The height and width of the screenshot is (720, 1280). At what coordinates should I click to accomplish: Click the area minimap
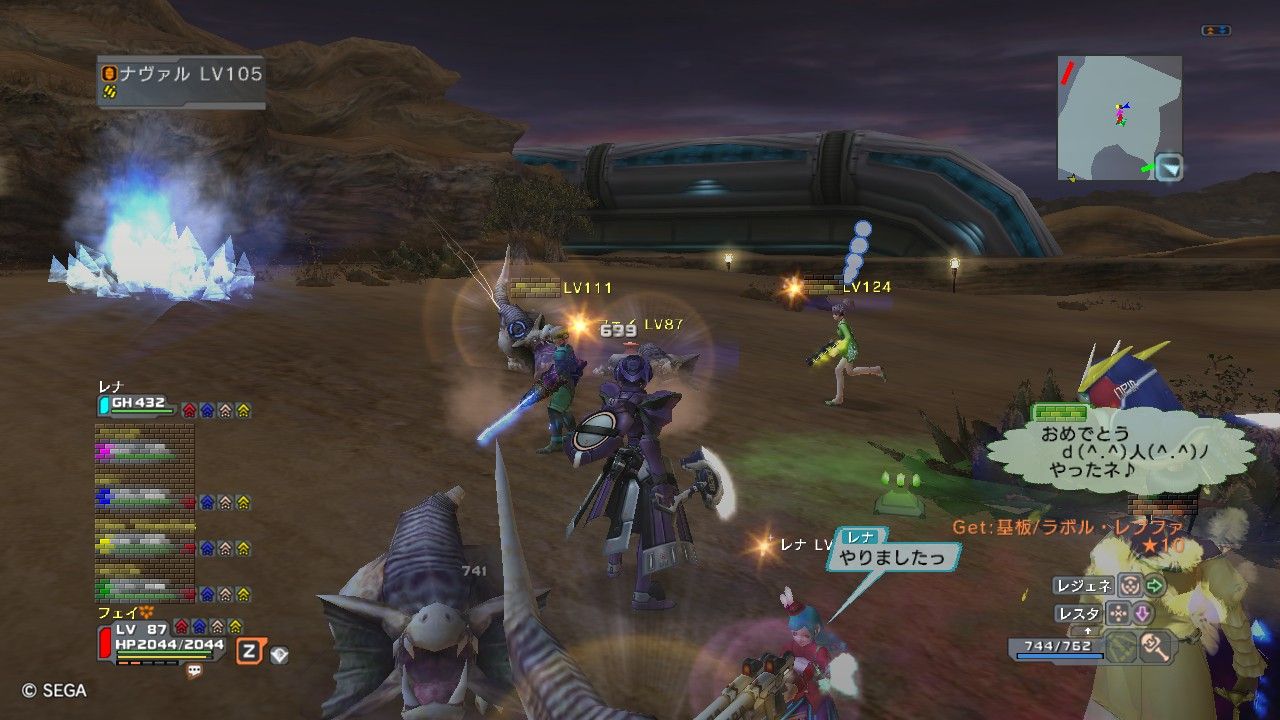click(x=1119, y=117)
